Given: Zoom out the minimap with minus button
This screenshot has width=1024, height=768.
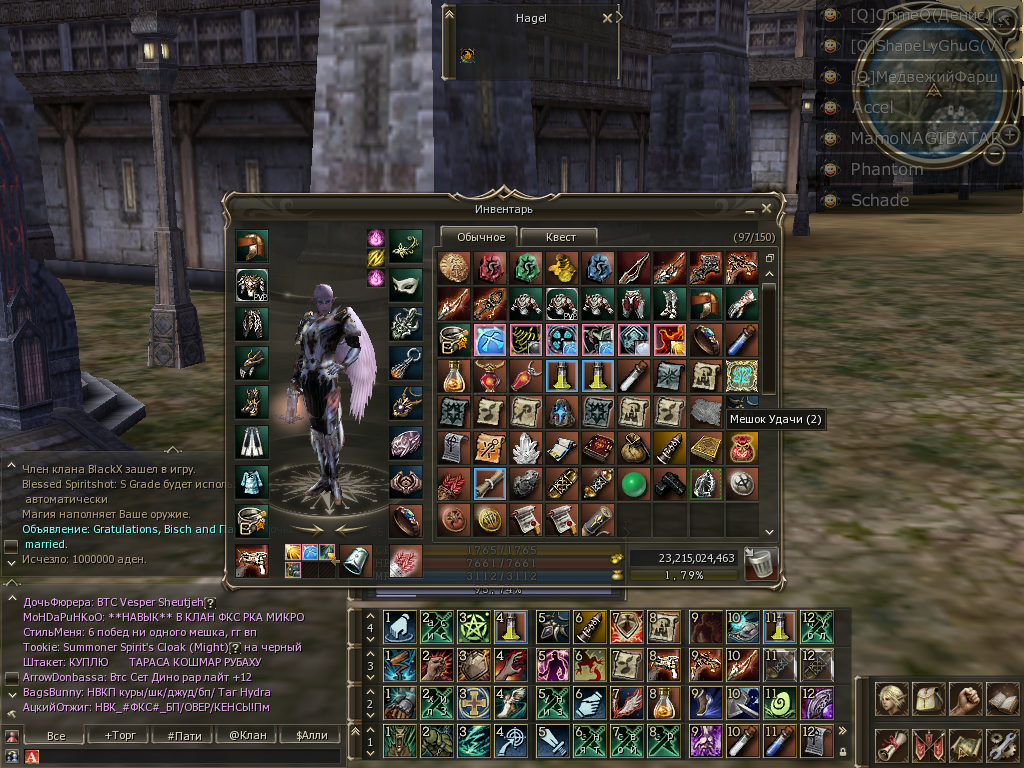Looking at the screenshot, I should coord(995,153).
